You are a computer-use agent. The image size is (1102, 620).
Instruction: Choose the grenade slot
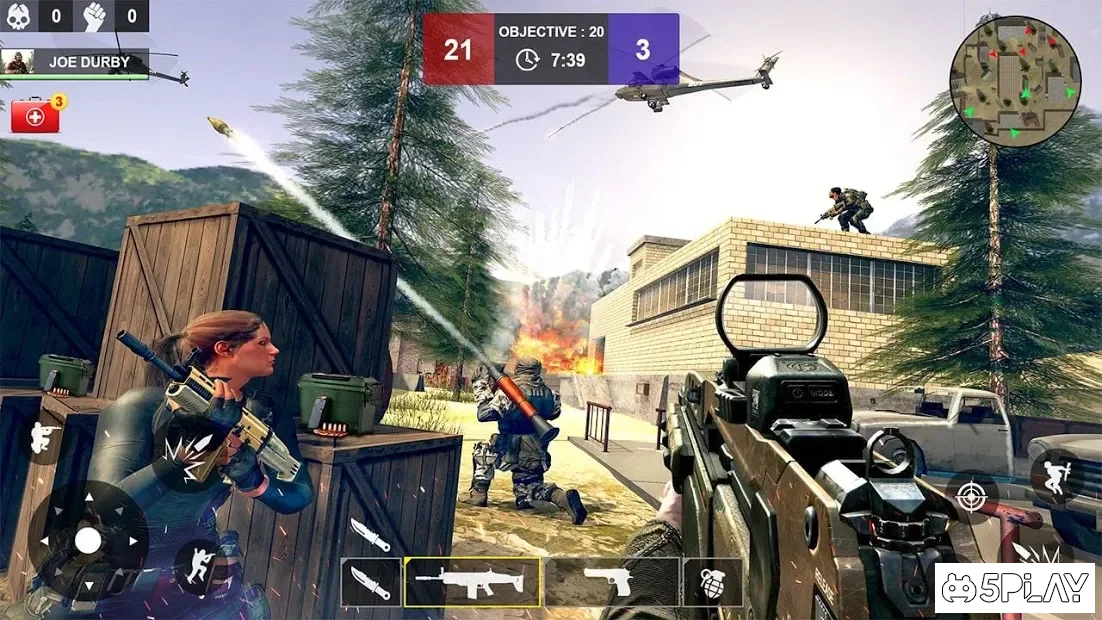713,582
